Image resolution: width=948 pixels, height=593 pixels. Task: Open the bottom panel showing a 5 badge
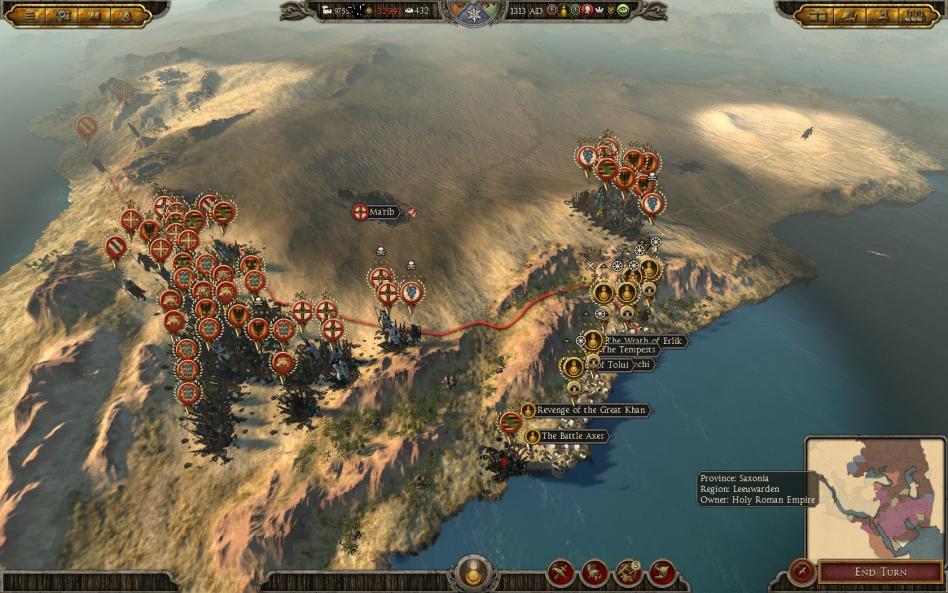(x=628, y=573)
